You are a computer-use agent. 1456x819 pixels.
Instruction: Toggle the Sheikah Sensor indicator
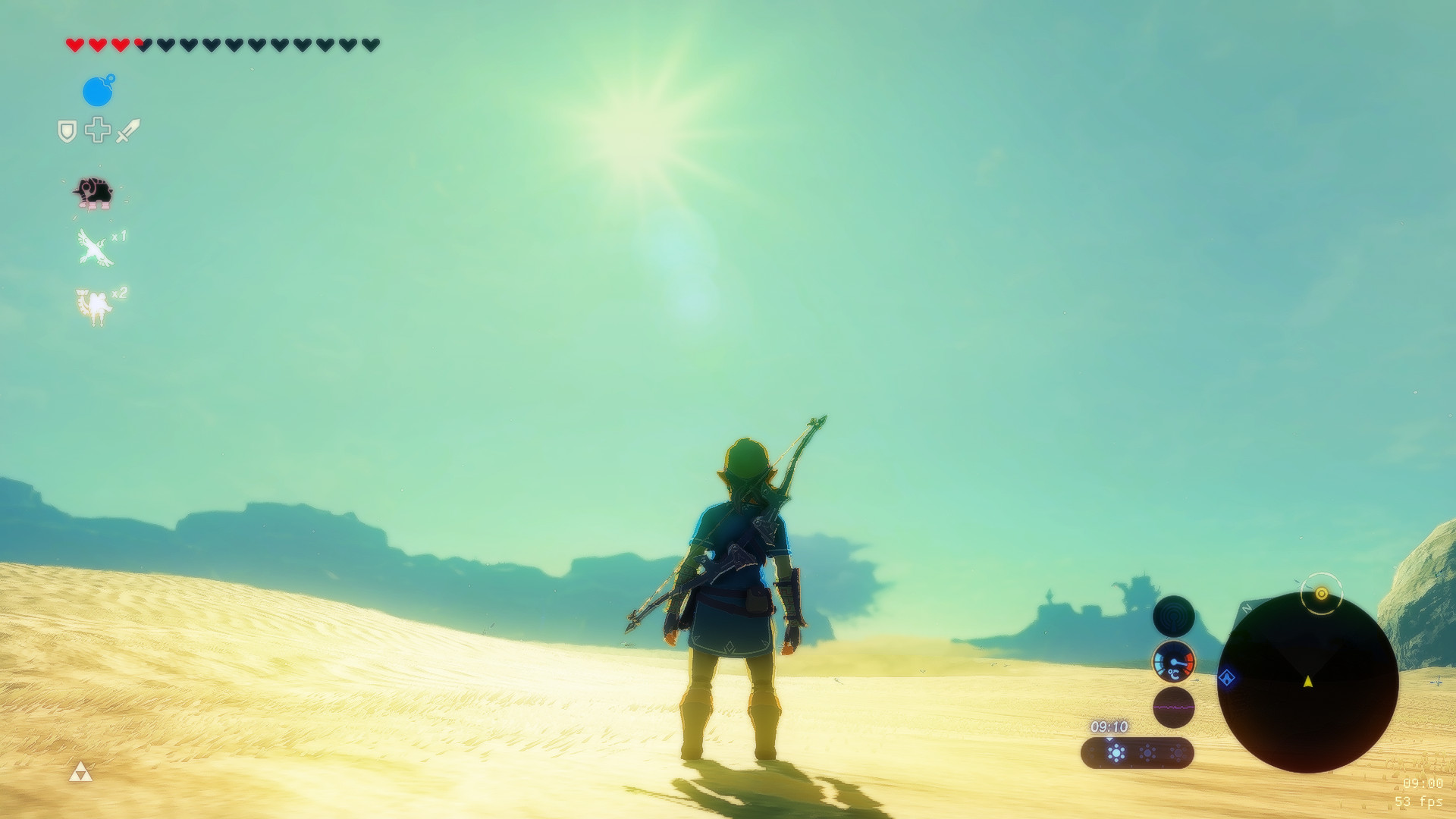point(1175,617)
